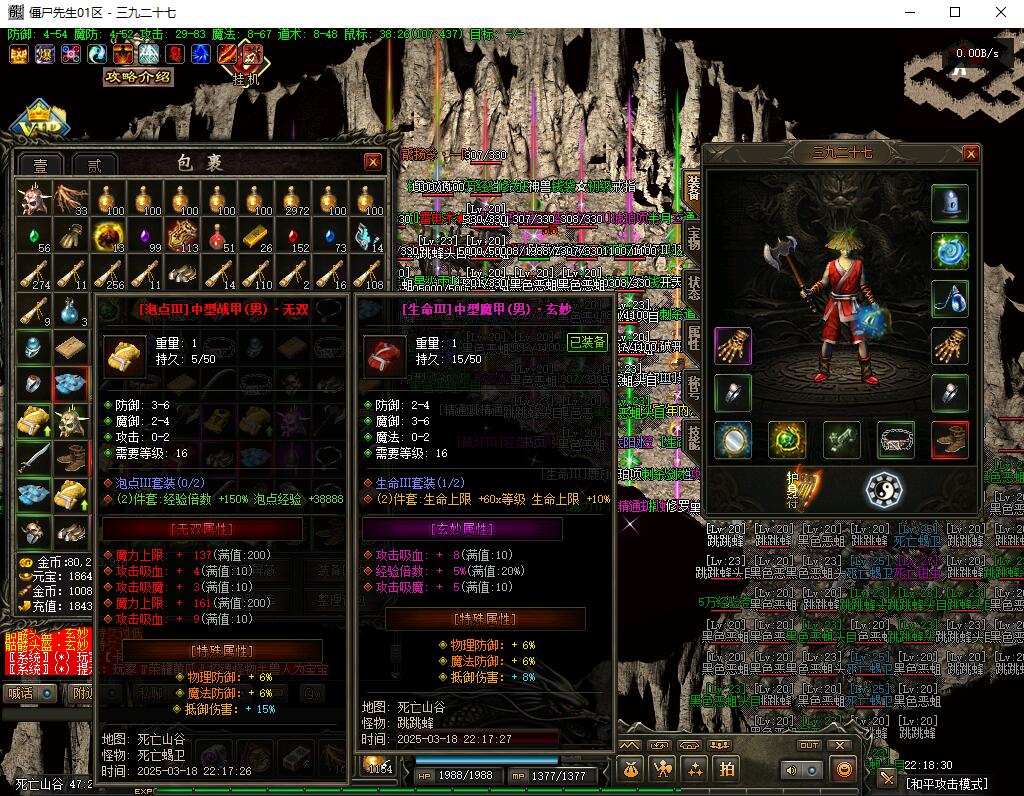Viewport: 1024px width, 796px height.
Task: Open the bag icon on bottom bar
Action: click(630, 768)
